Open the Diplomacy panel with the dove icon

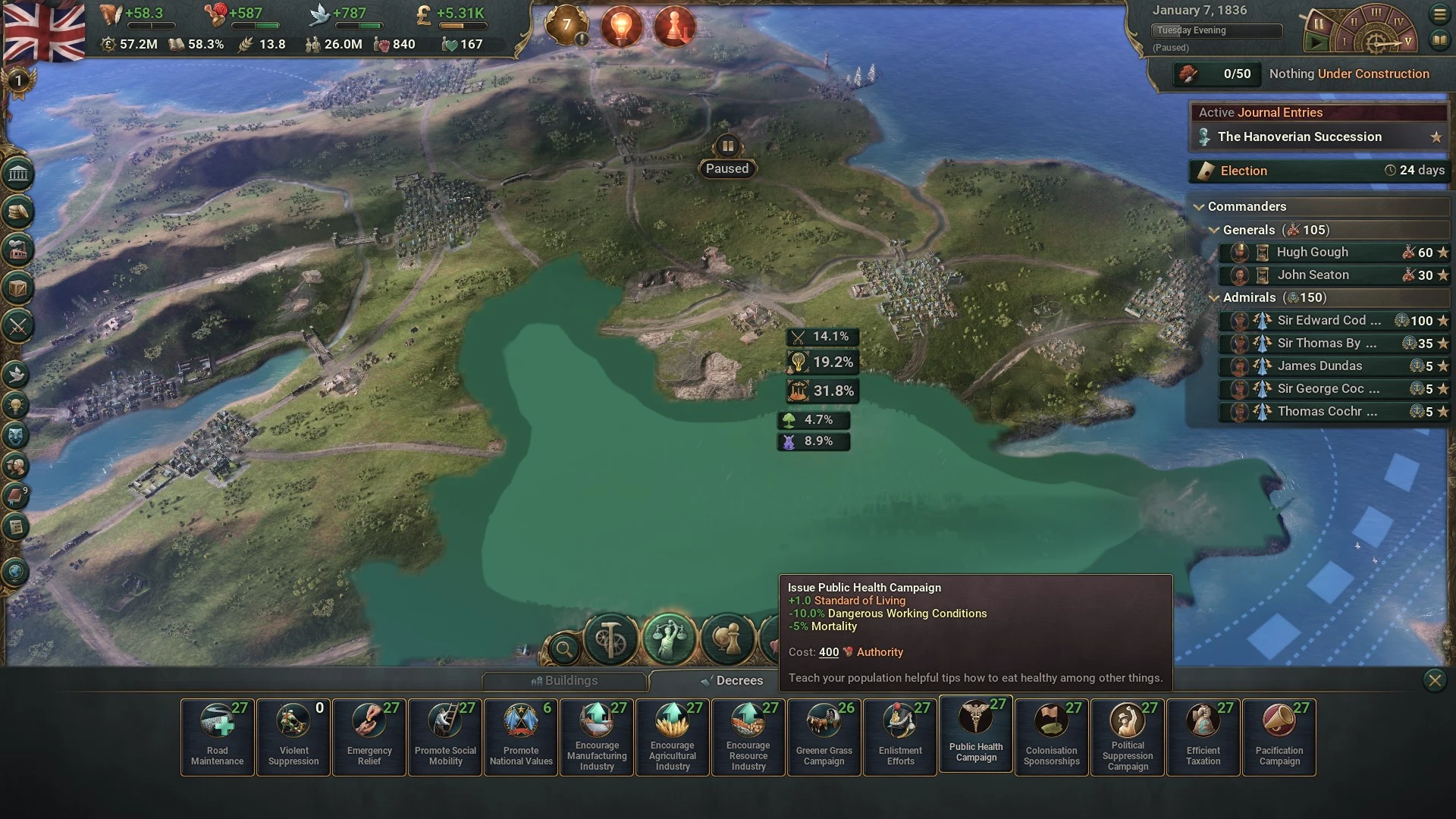click(x=17, y=373)
